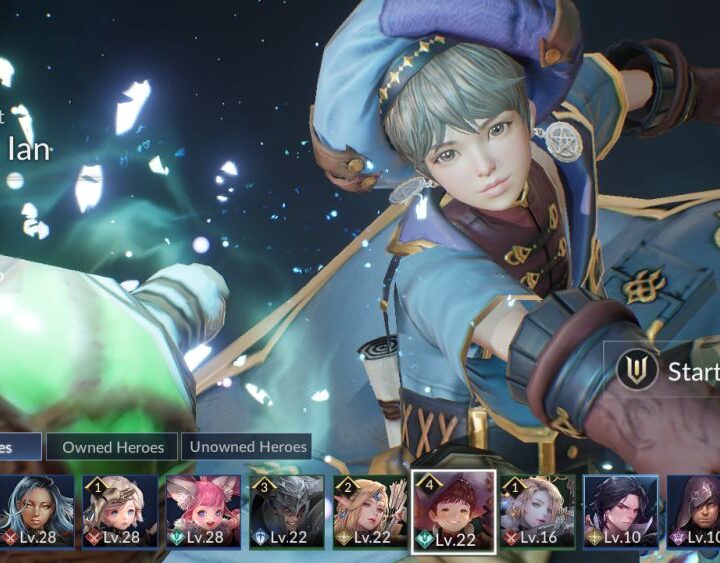Select the Lv.16 blonde hero portrait
The image size is (720, 563).
[x=537, y=511]
